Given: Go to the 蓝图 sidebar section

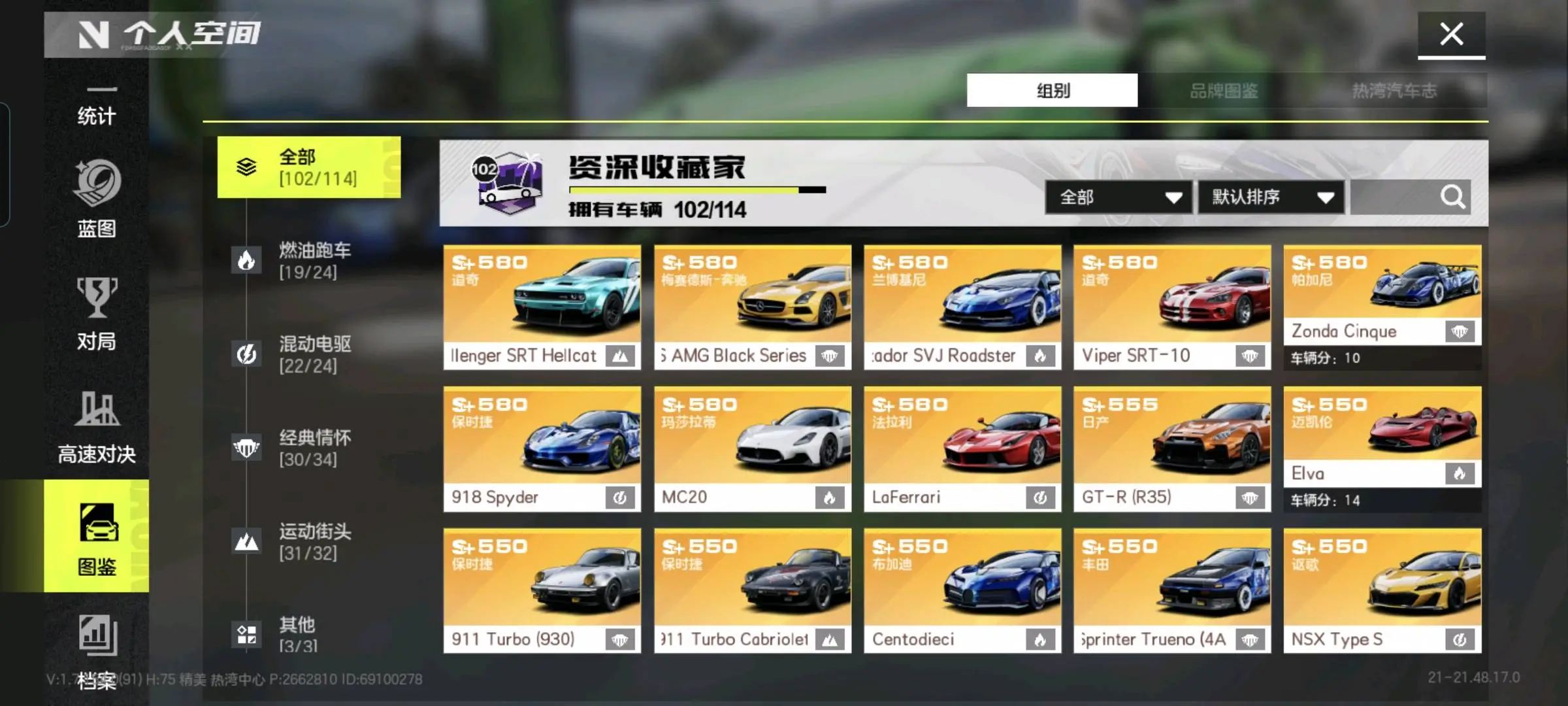Looking at the screenshot, I should point(96,199).
